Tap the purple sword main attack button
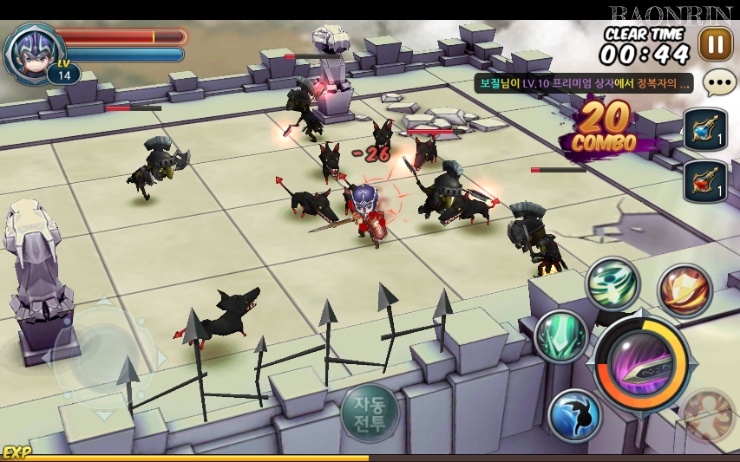 [x=642, y=362]
